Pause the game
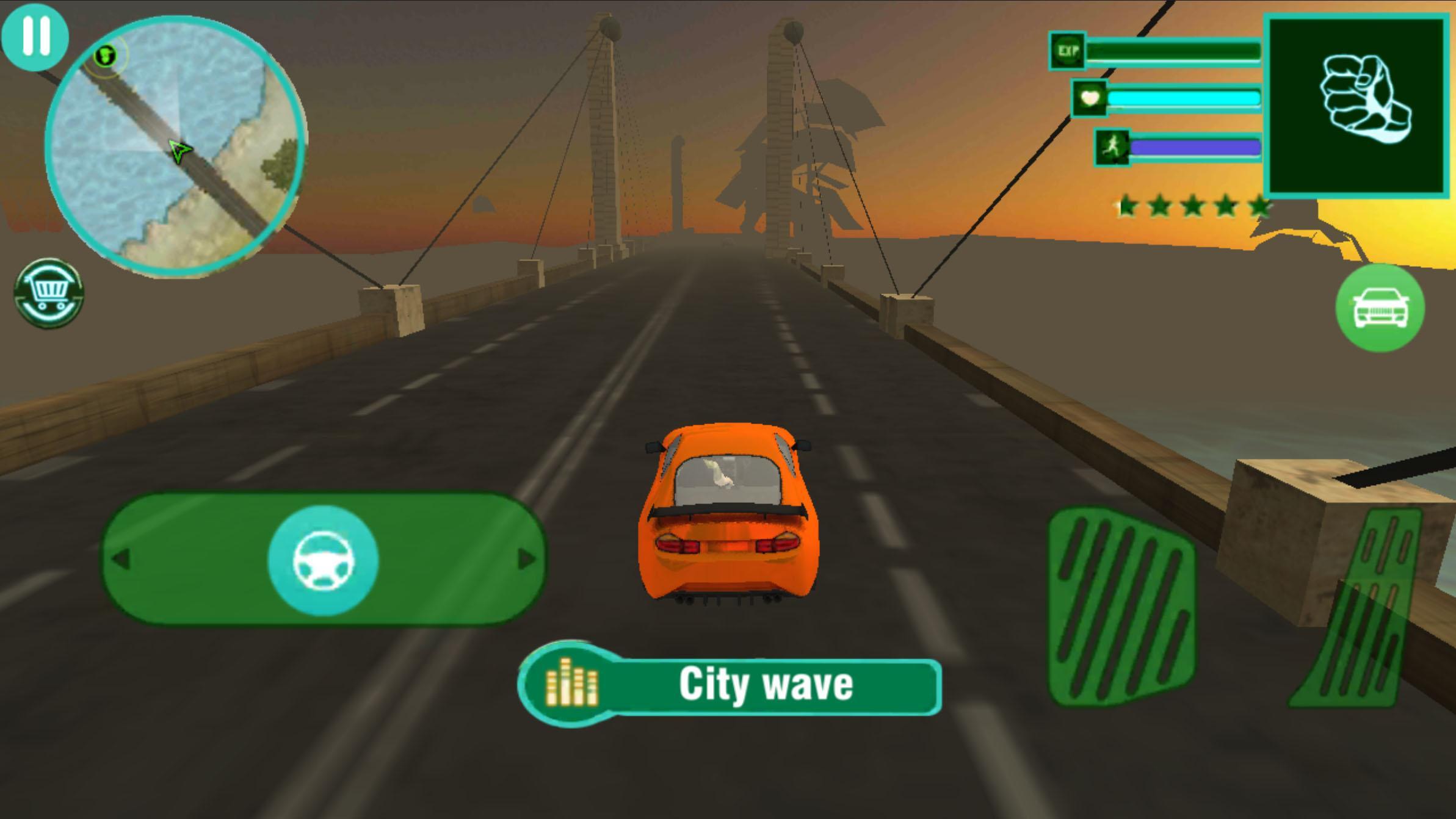The width and height of the screenshot is (1456, 819). point(35,36)
